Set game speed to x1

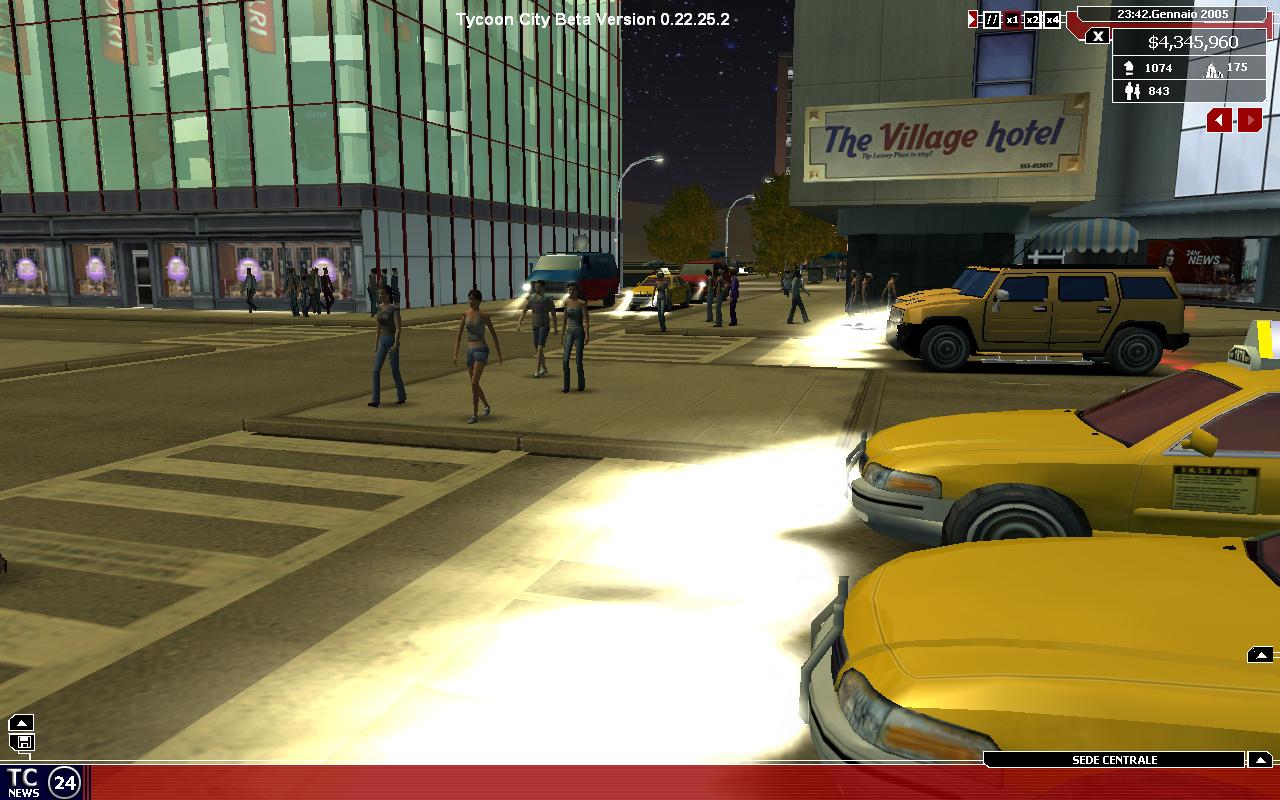point(1012,20)
